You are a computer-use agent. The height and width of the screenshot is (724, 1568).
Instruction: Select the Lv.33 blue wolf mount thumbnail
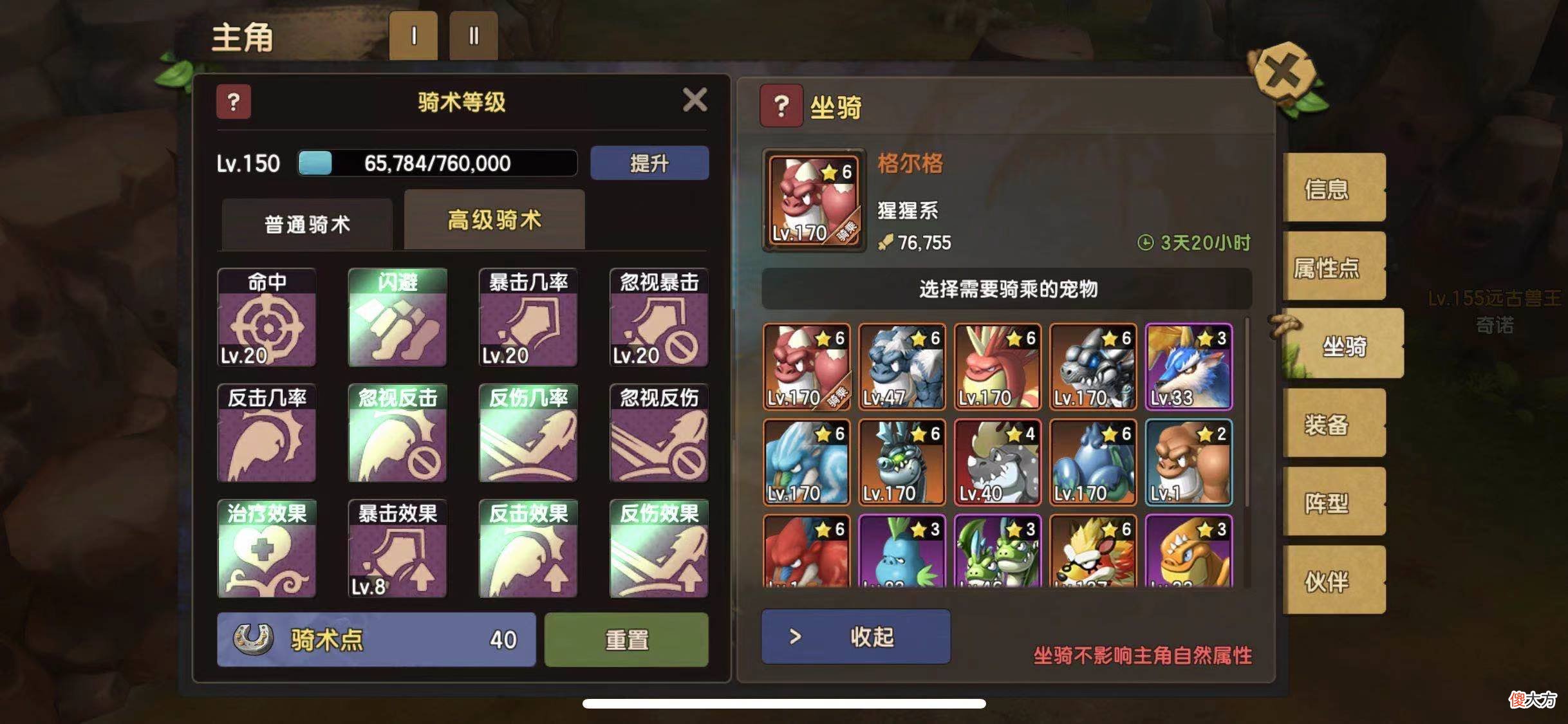[1188, 366]
